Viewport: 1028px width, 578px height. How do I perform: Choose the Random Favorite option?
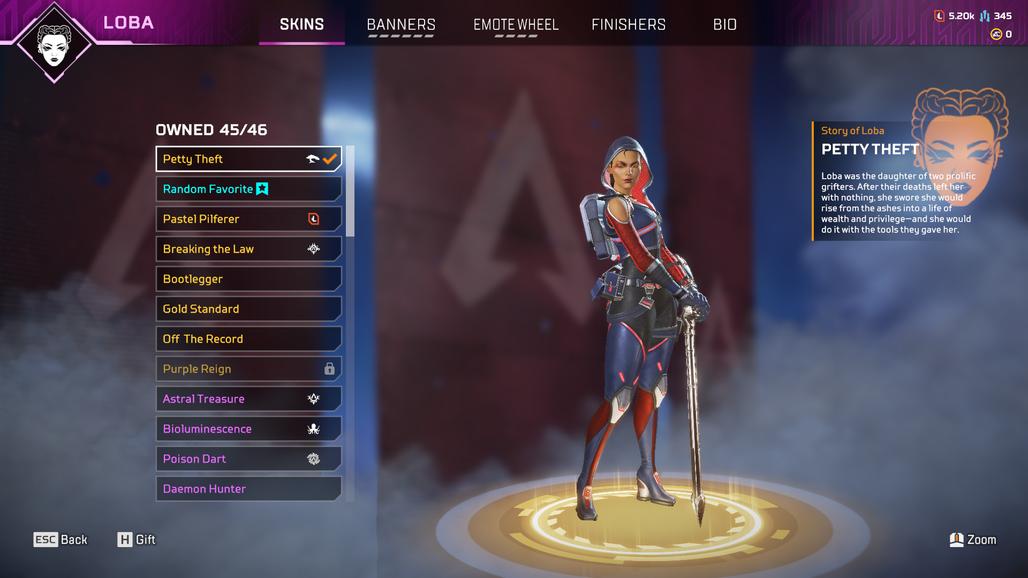point(248,189)
